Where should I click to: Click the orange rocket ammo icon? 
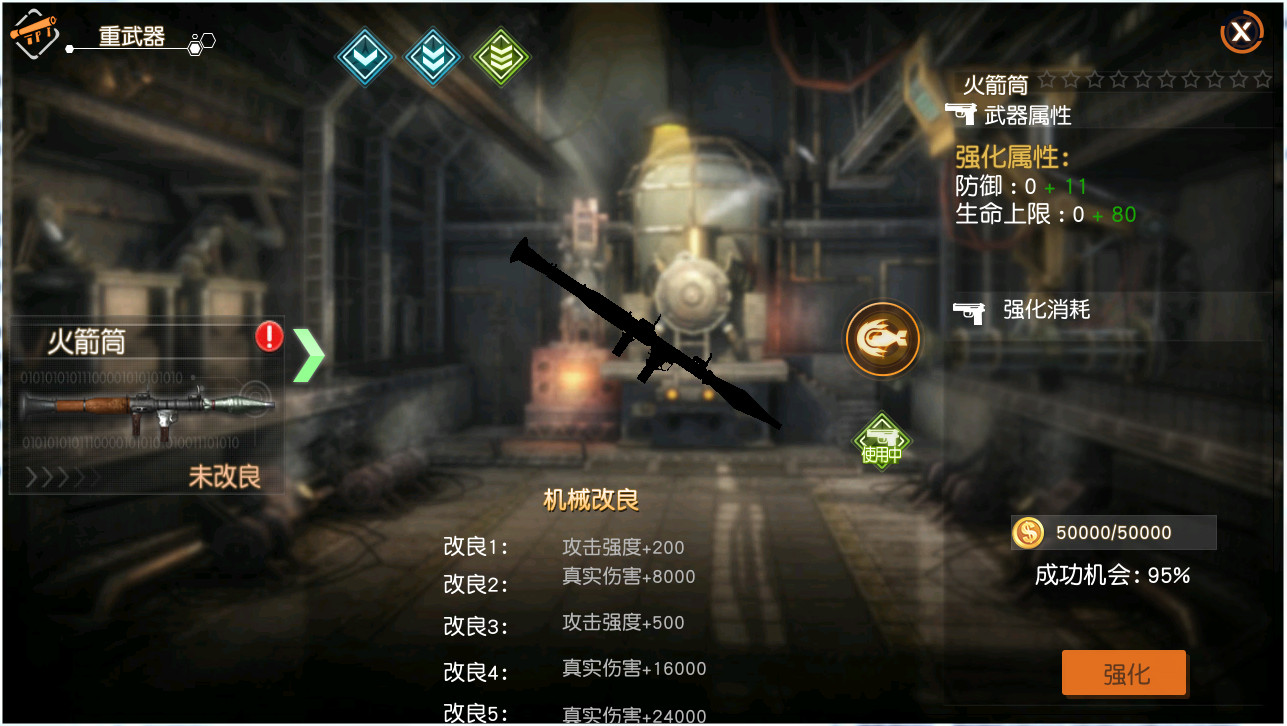(x=882, y=339)
